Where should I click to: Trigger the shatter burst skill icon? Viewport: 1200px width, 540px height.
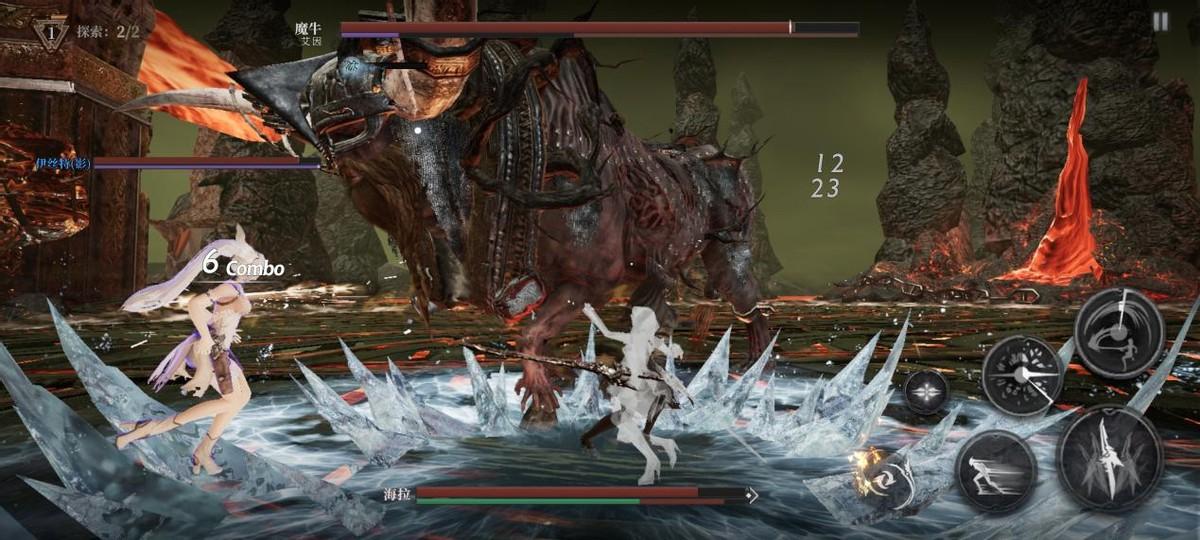point(1021,374)
